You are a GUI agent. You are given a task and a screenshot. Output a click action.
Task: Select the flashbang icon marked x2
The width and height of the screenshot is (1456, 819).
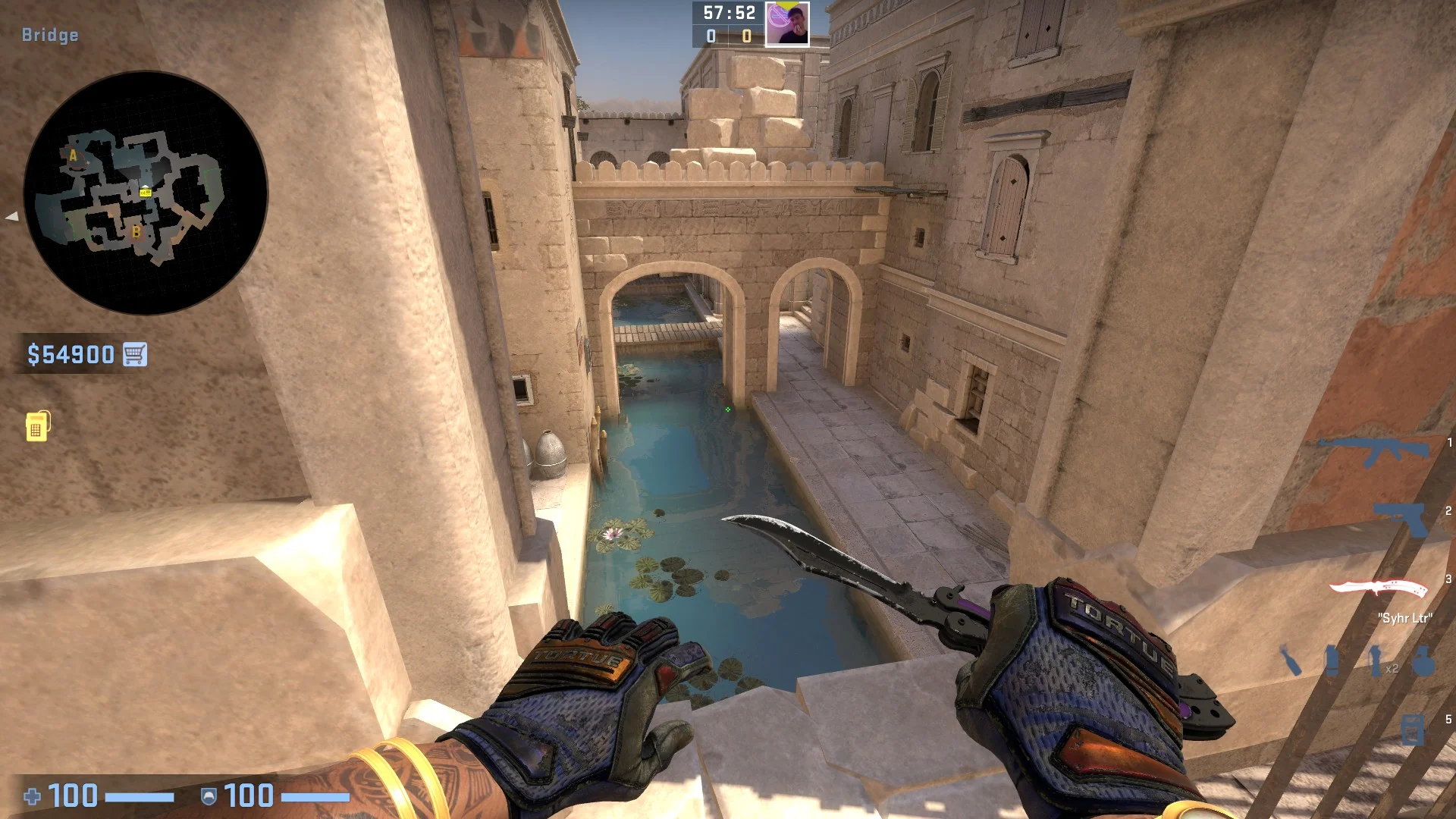click(1375, 661)
